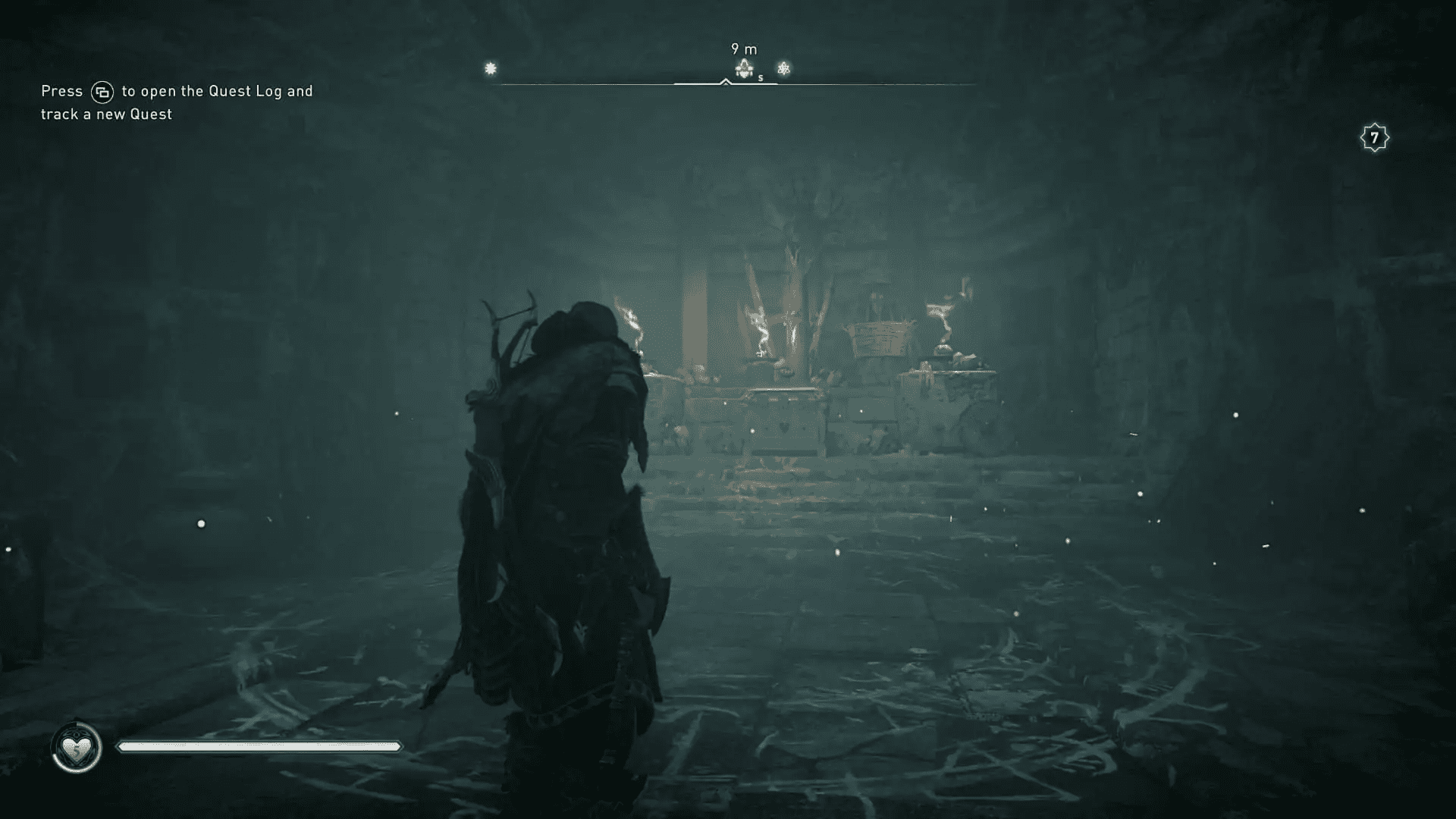Select the center notch marker below the compass
1456x819 pixels.
tap(726, 83)
